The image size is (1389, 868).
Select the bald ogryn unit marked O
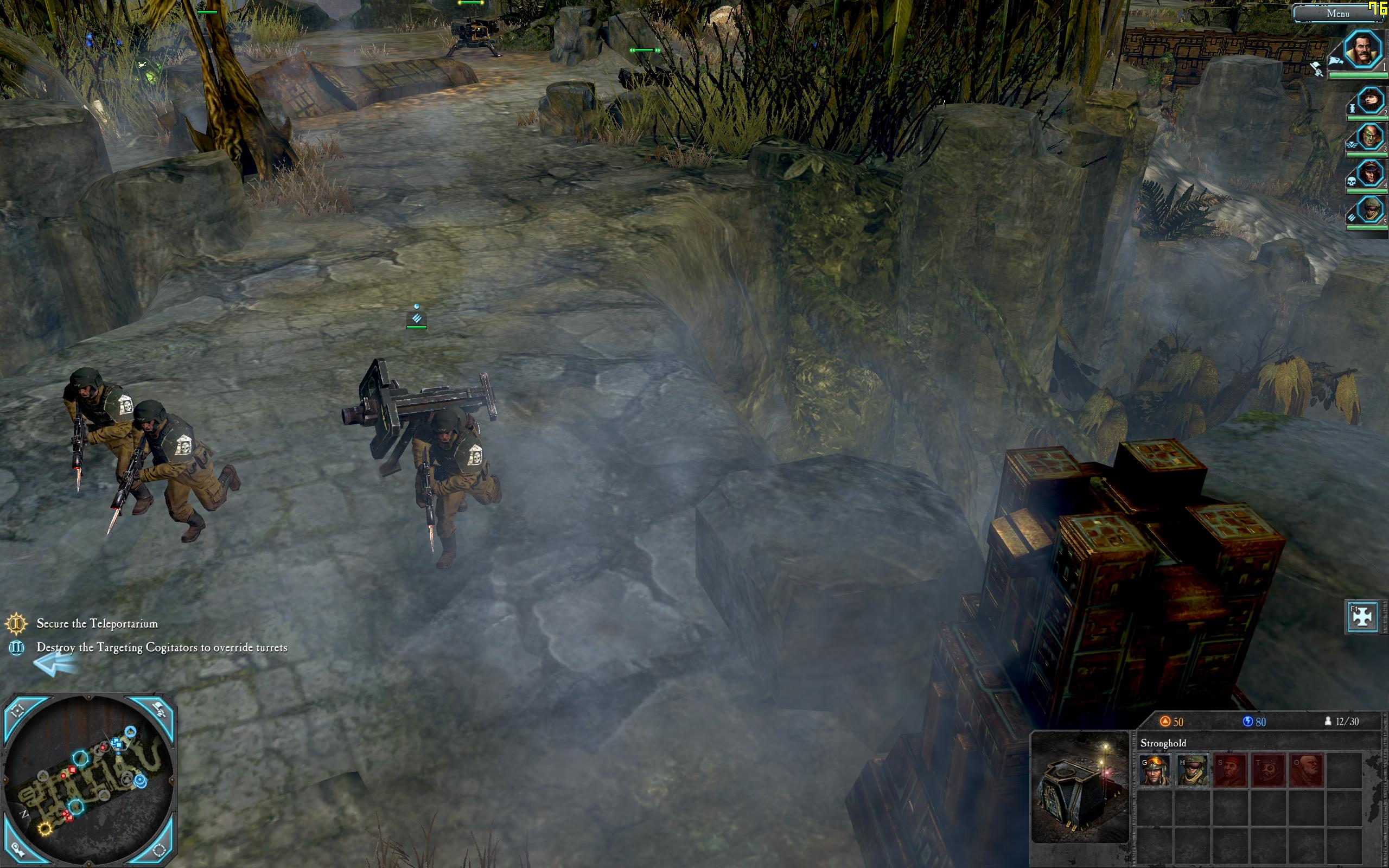click(x=1307, y=770)
